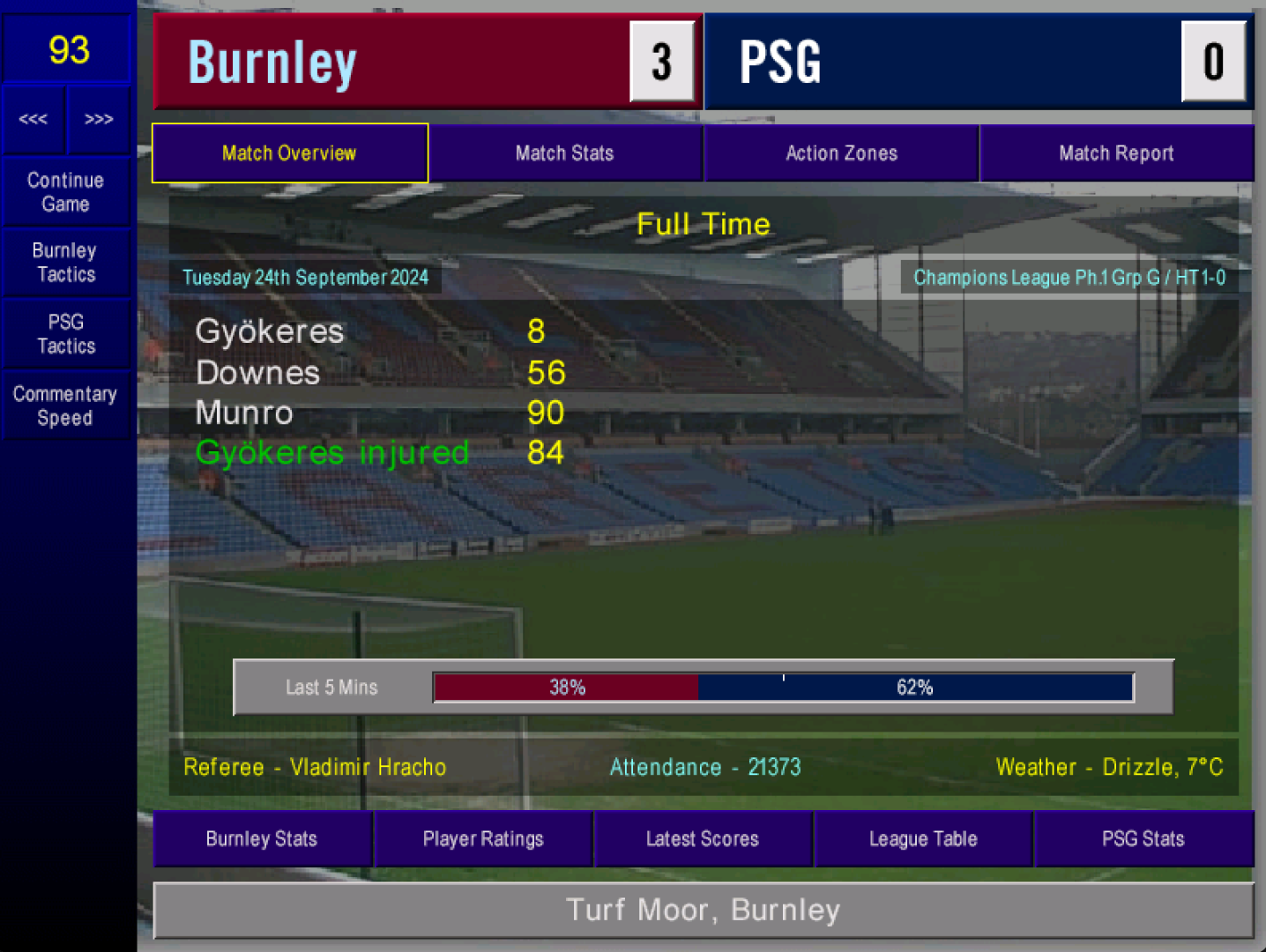
Task: Click the Turf Moor, Burnley stadium bar
Action: (x=704, y=910)
